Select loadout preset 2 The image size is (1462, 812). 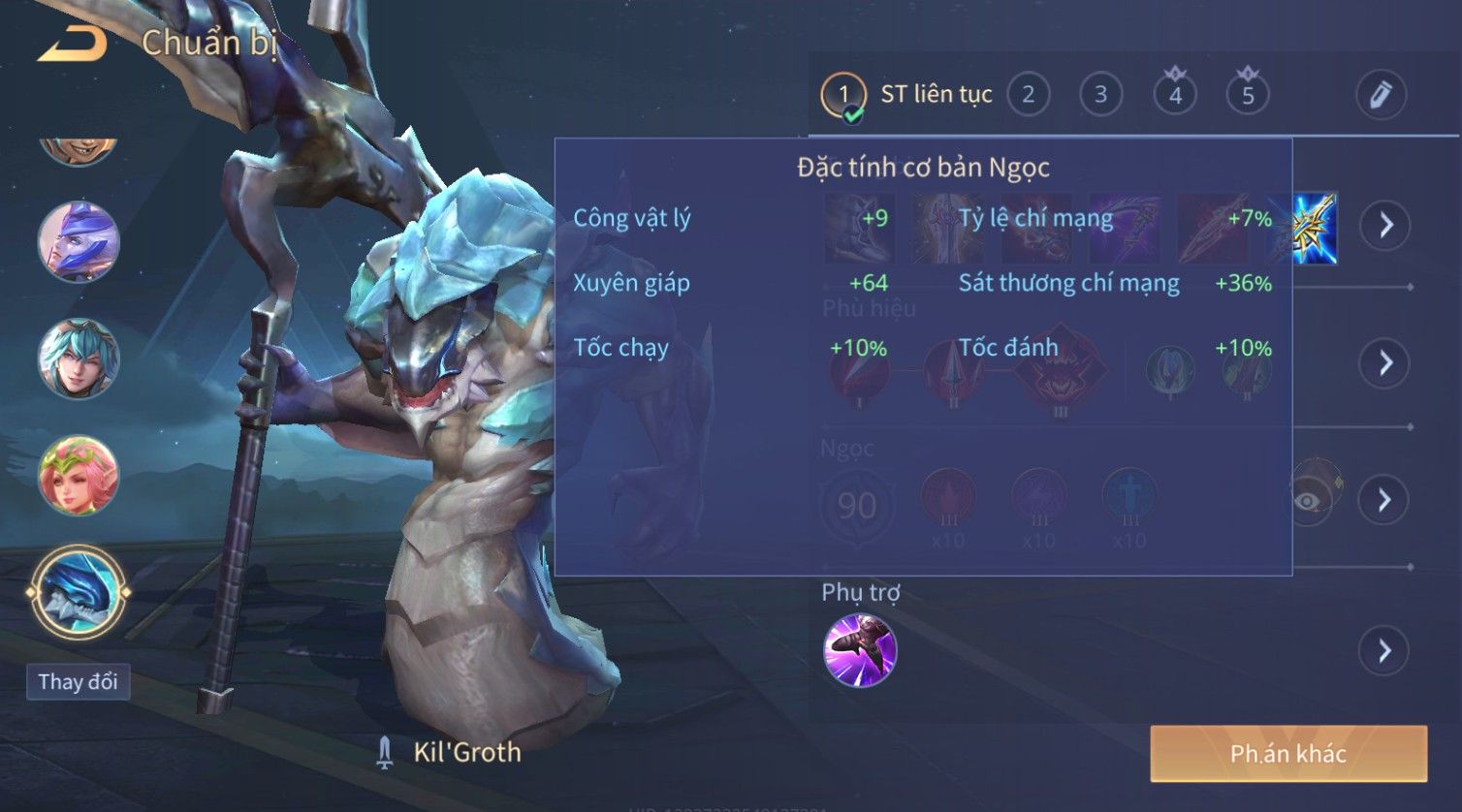point(1028,95)
